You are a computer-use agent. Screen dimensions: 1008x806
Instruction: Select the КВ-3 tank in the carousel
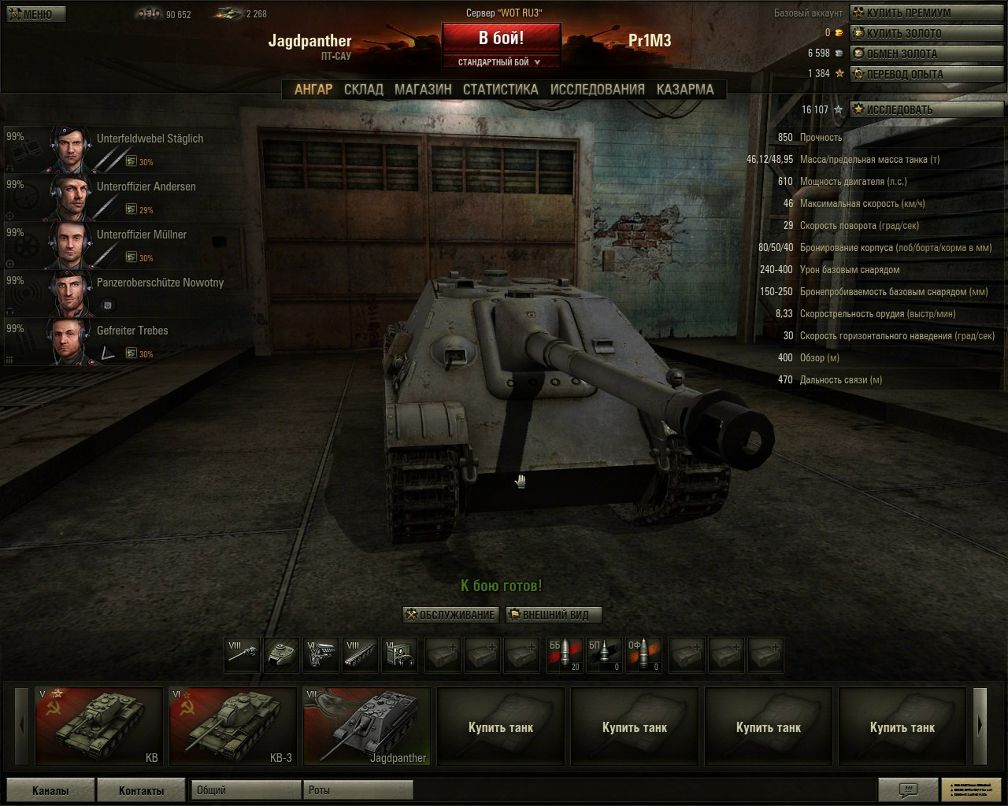coord(232,726)
